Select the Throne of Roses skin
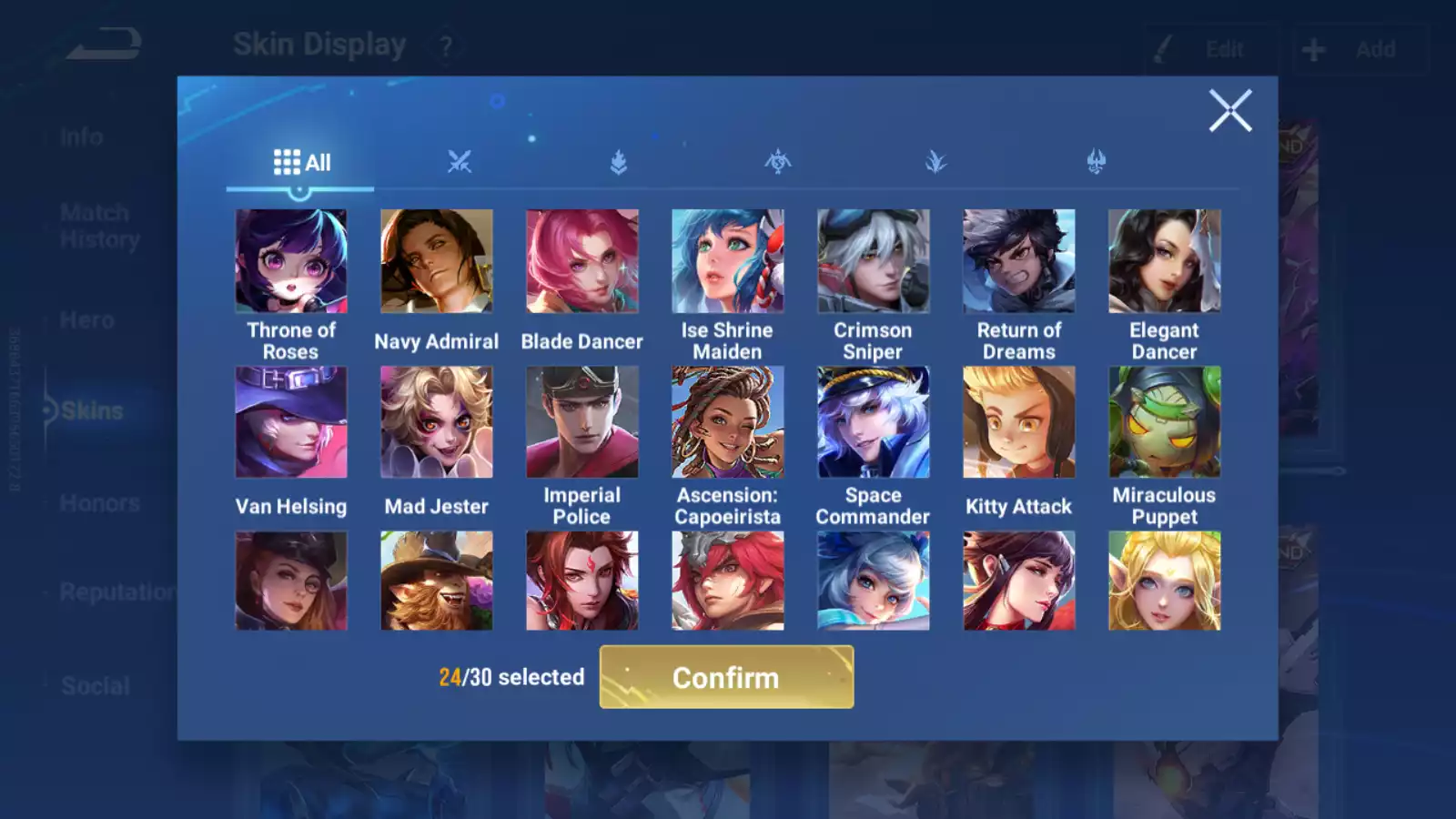Screen dimensions: 1456x819 pyautogui.click(x=291, y=261)
